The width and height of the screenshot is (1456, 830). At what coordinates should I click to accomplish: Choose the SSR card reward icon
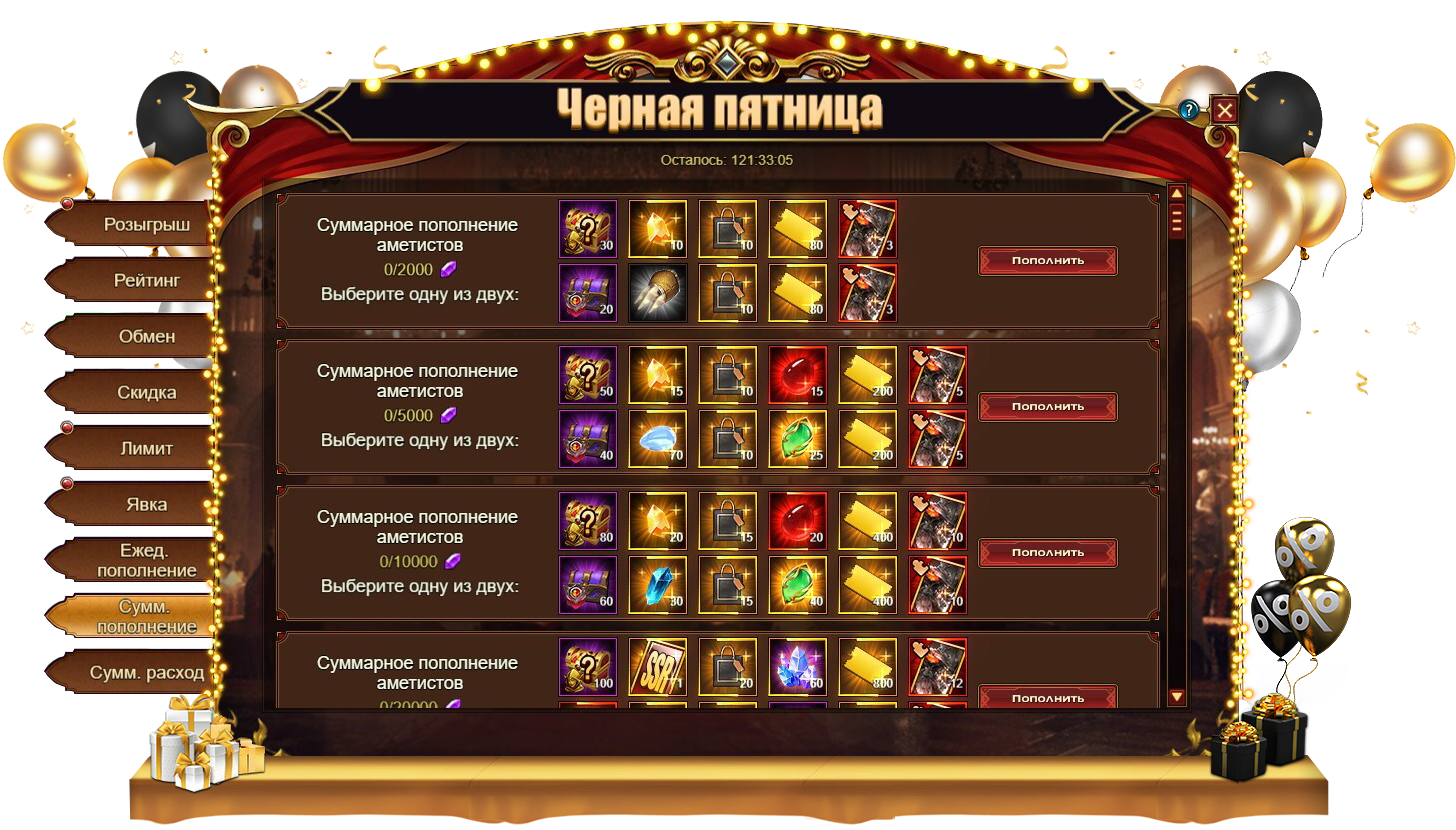click(x=657, y=667)
